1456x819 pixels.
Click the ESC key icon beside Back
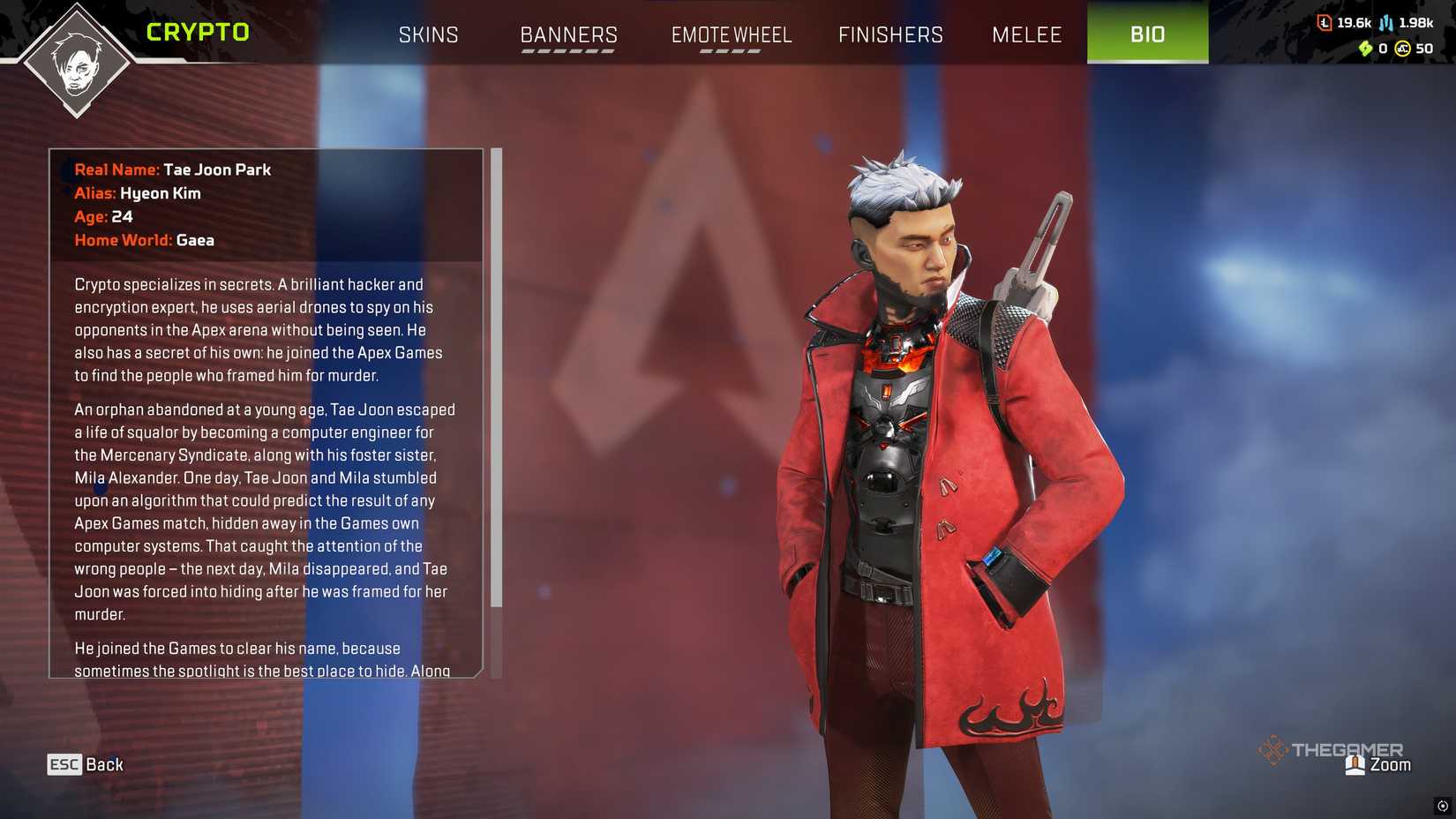click(x=63, y=764)
